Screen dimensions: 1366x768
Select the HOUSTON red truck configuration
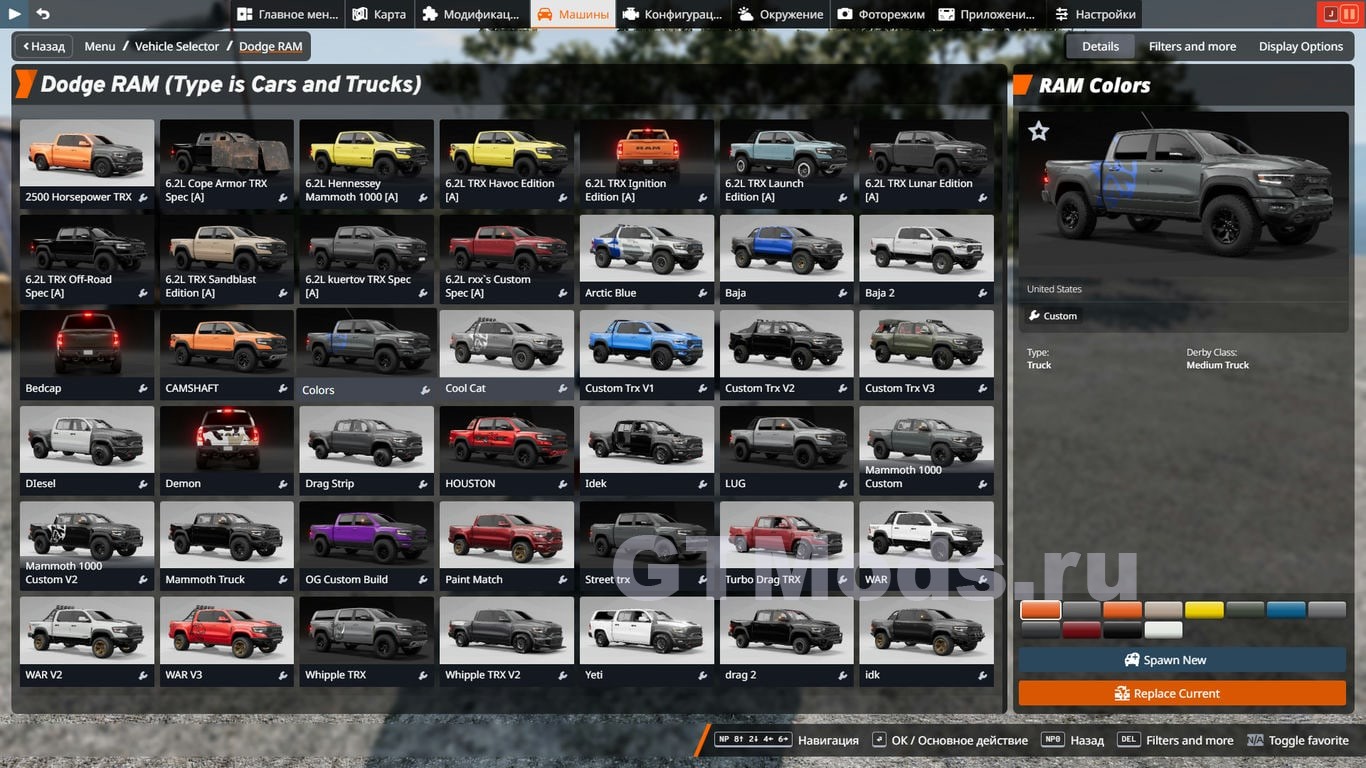coord(507,449)
